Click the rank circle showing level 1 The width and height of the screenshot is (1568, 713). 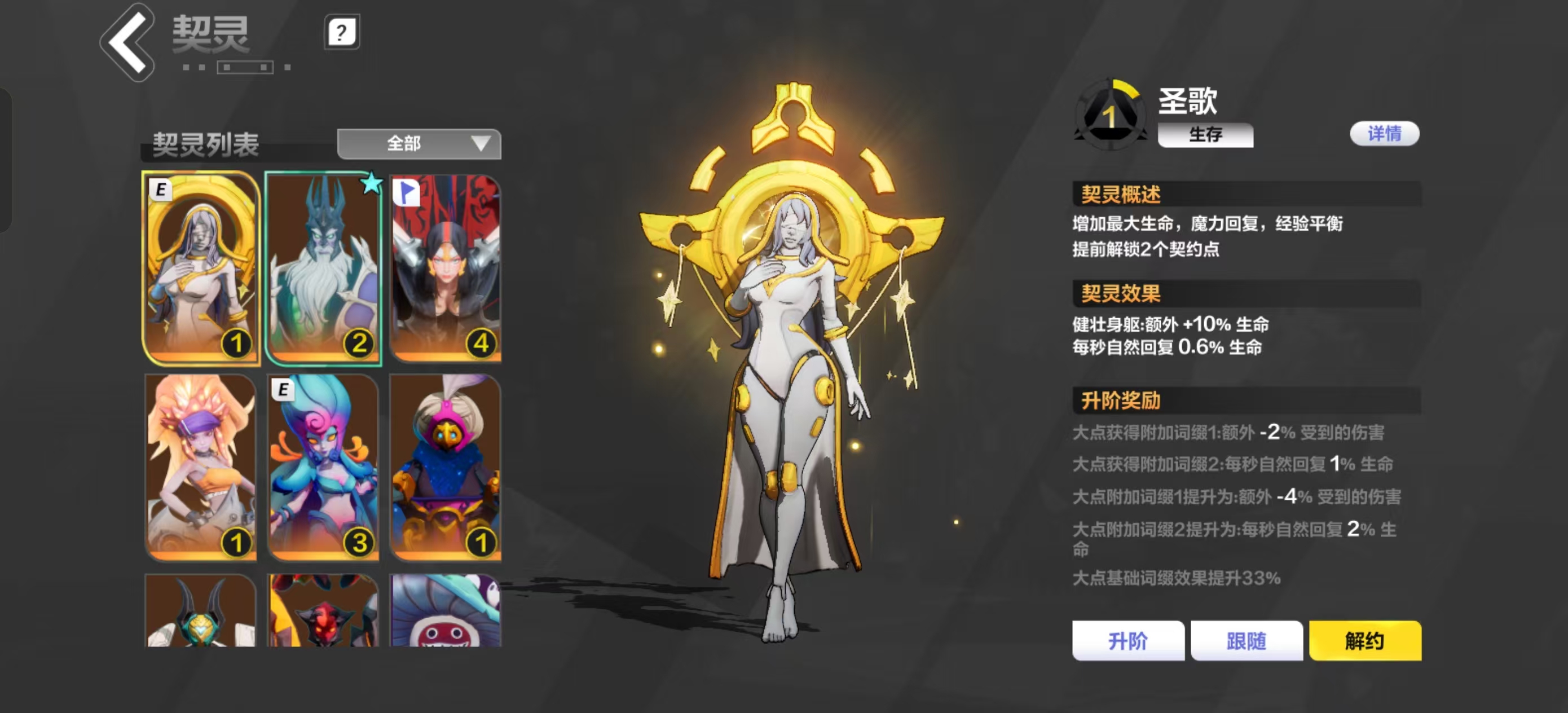(1109, 114)
